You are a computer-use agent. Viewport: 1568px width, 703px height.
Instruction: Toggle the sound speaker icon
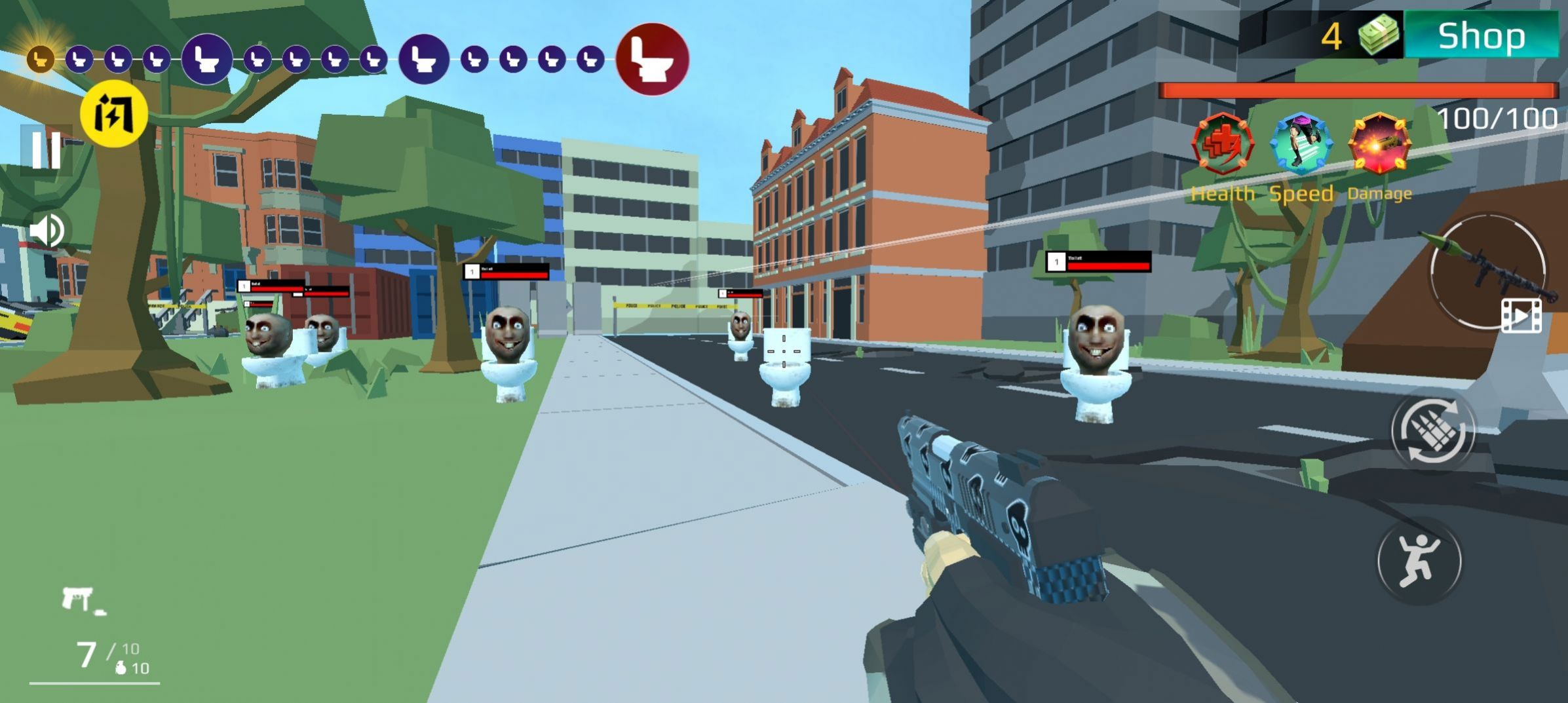click(47, 231)
